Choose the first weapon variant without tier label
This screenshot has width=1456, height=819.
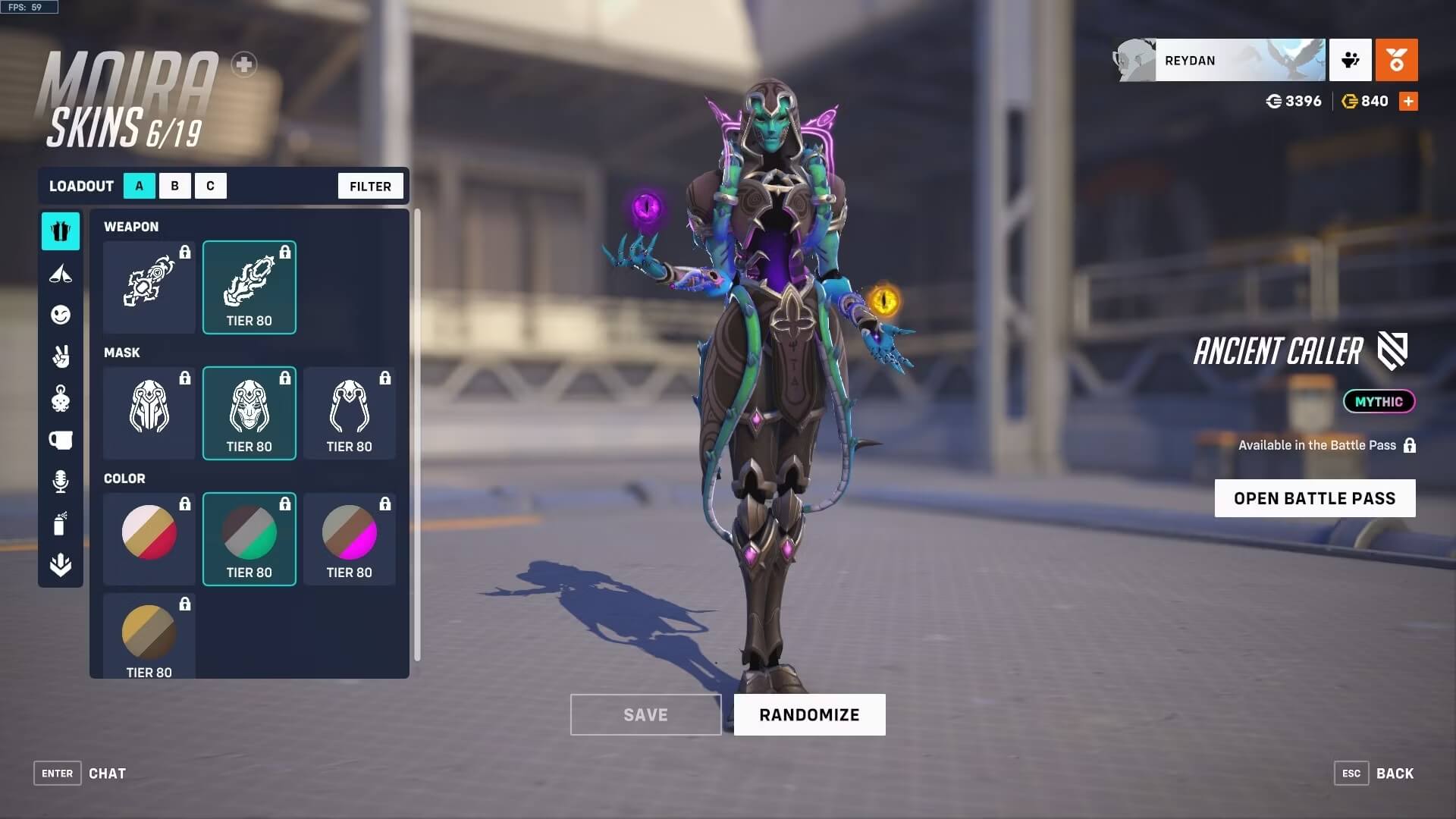pyautogui.click(x=149, y=287)
